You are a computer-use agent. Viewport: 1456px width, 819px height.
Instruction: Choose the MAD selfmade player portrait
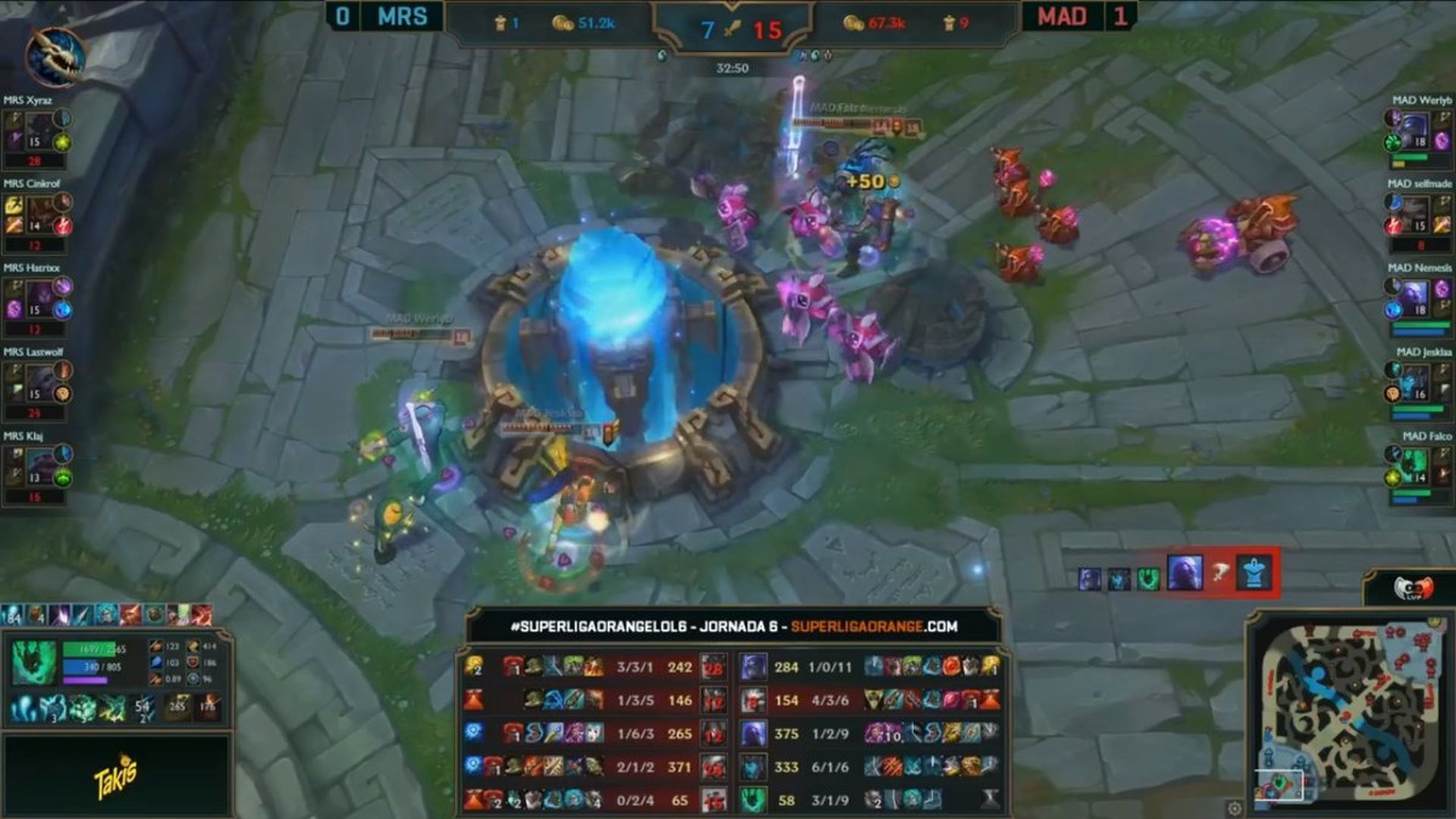coord(1415,215)
